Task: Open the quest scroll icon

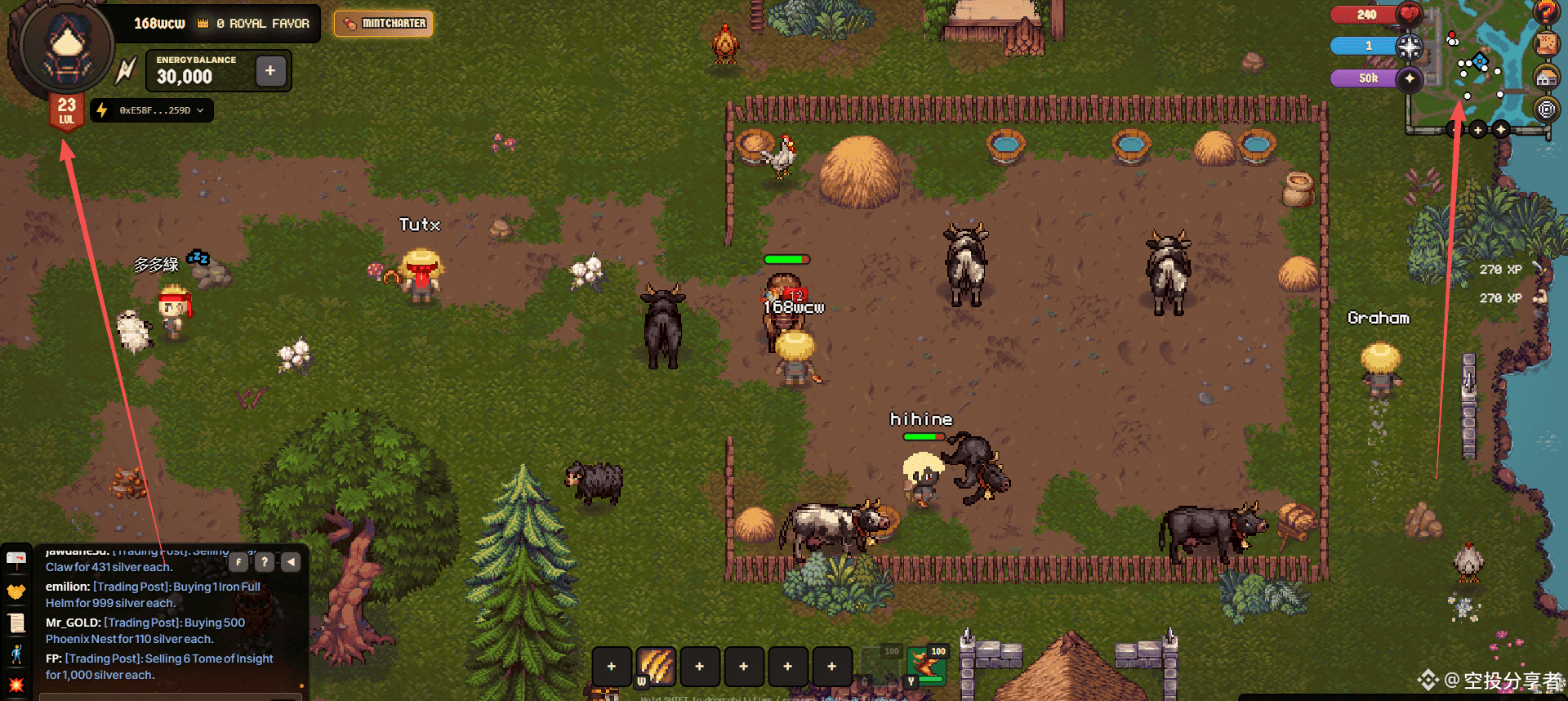Action: point(16,623)
